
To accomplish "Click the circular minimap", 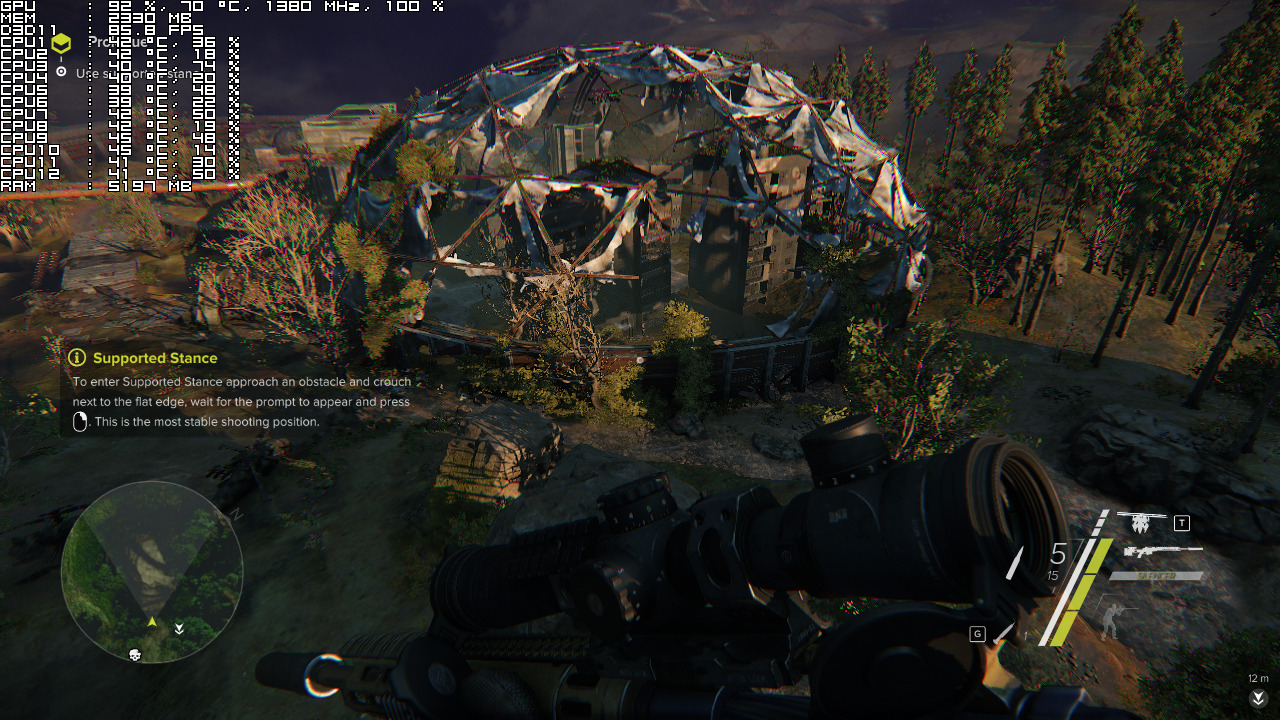I will (152, 572).
